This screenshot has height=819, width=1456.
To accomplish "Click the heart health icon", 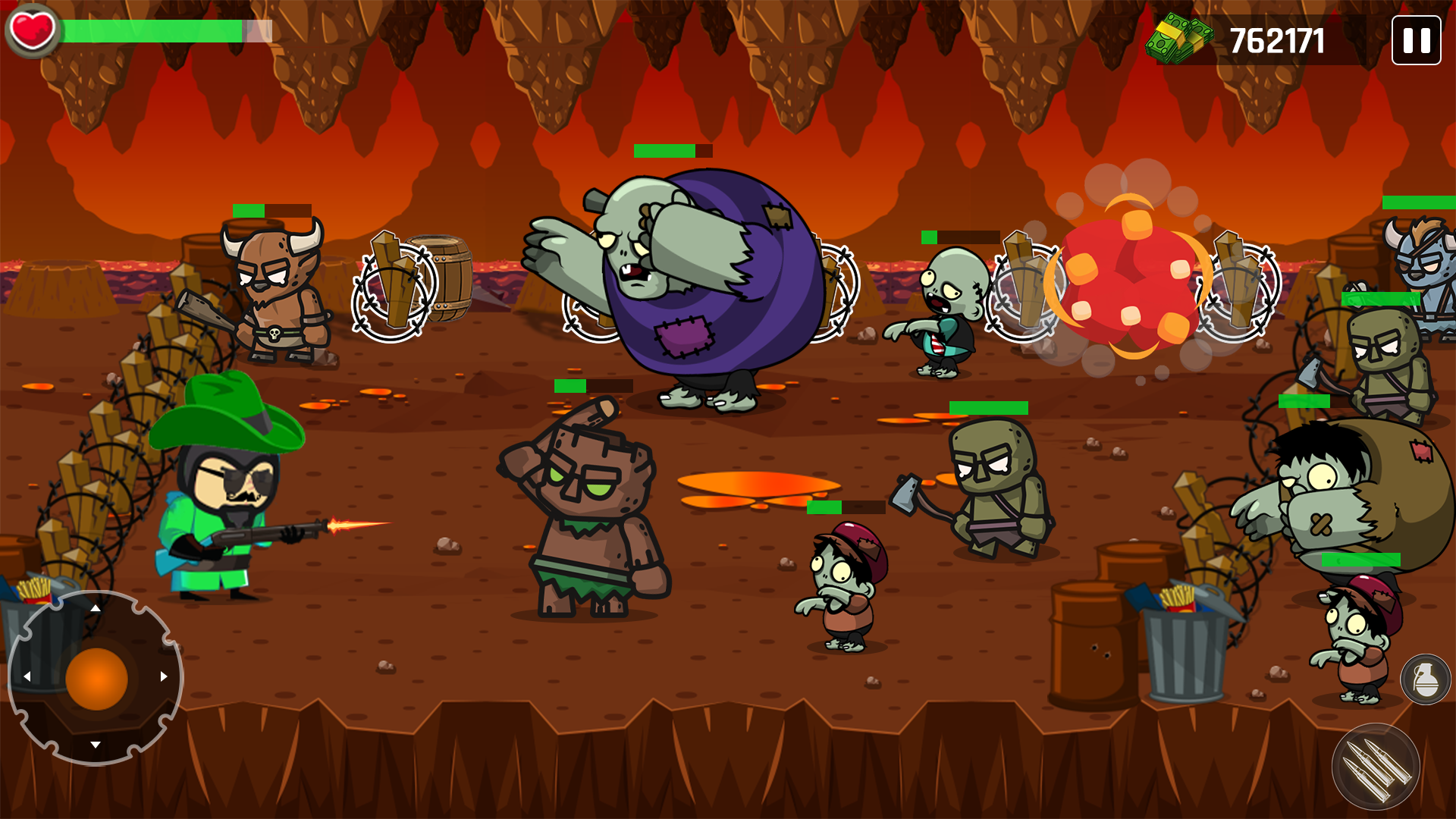I will pos(32,32).
